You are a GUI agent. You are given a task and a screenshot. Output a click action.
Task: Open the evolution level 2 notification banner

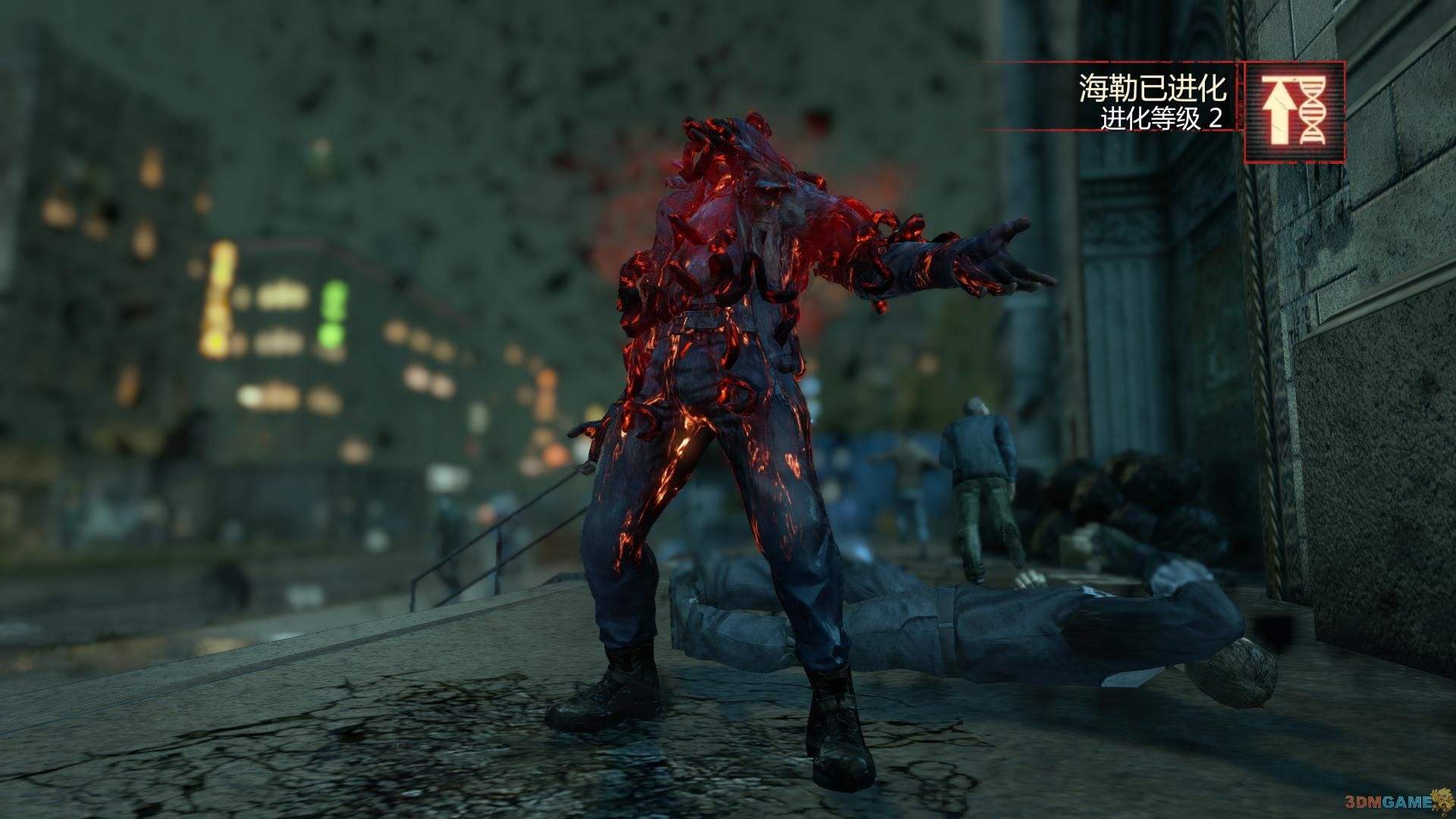coord(1153,103)
